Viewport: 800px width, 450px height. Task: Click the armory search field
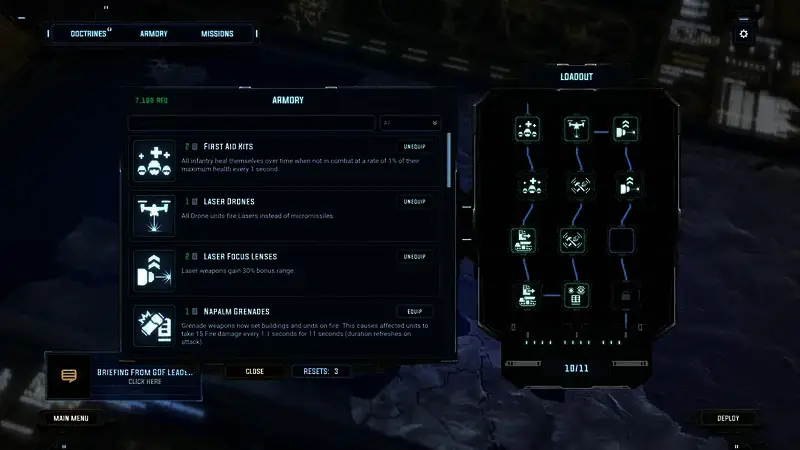(252, 123)
